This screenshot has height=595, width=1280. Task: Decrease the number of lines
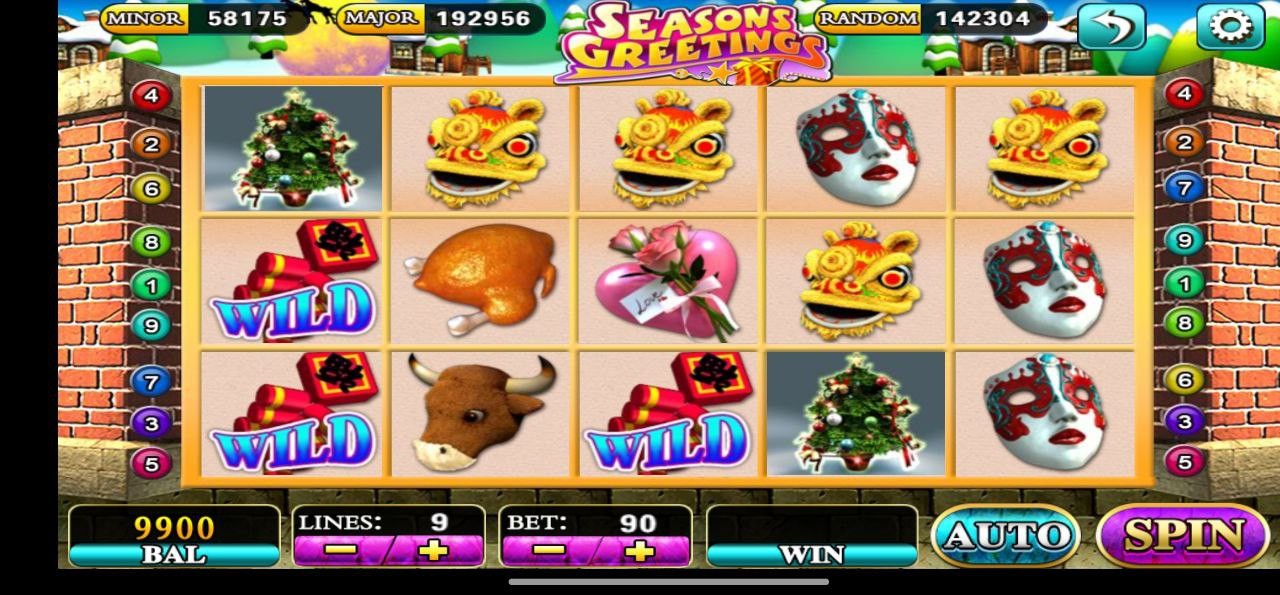point(341,550)
